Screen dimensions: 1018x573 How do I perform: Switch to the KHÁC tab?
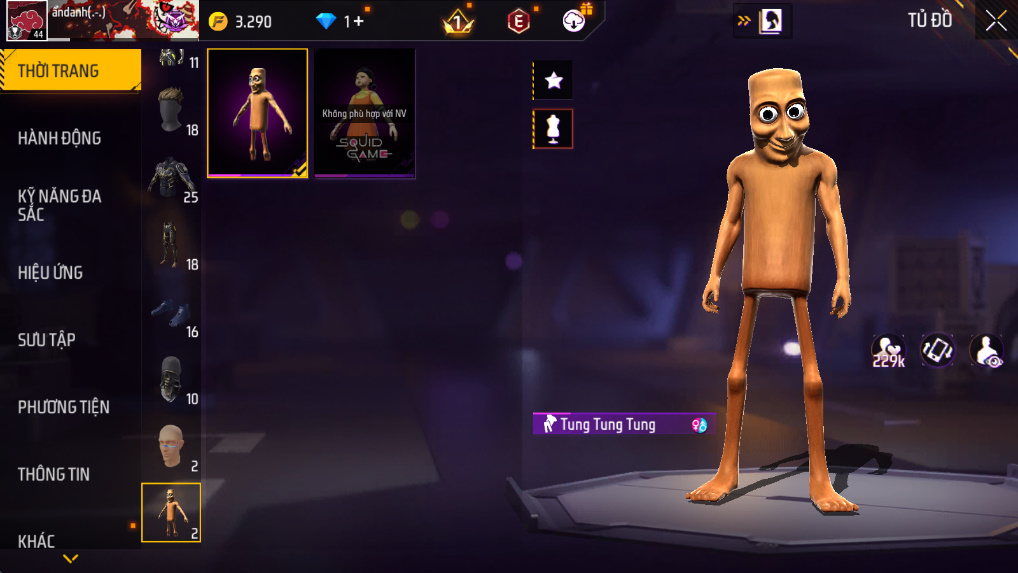tap(37, 541)
